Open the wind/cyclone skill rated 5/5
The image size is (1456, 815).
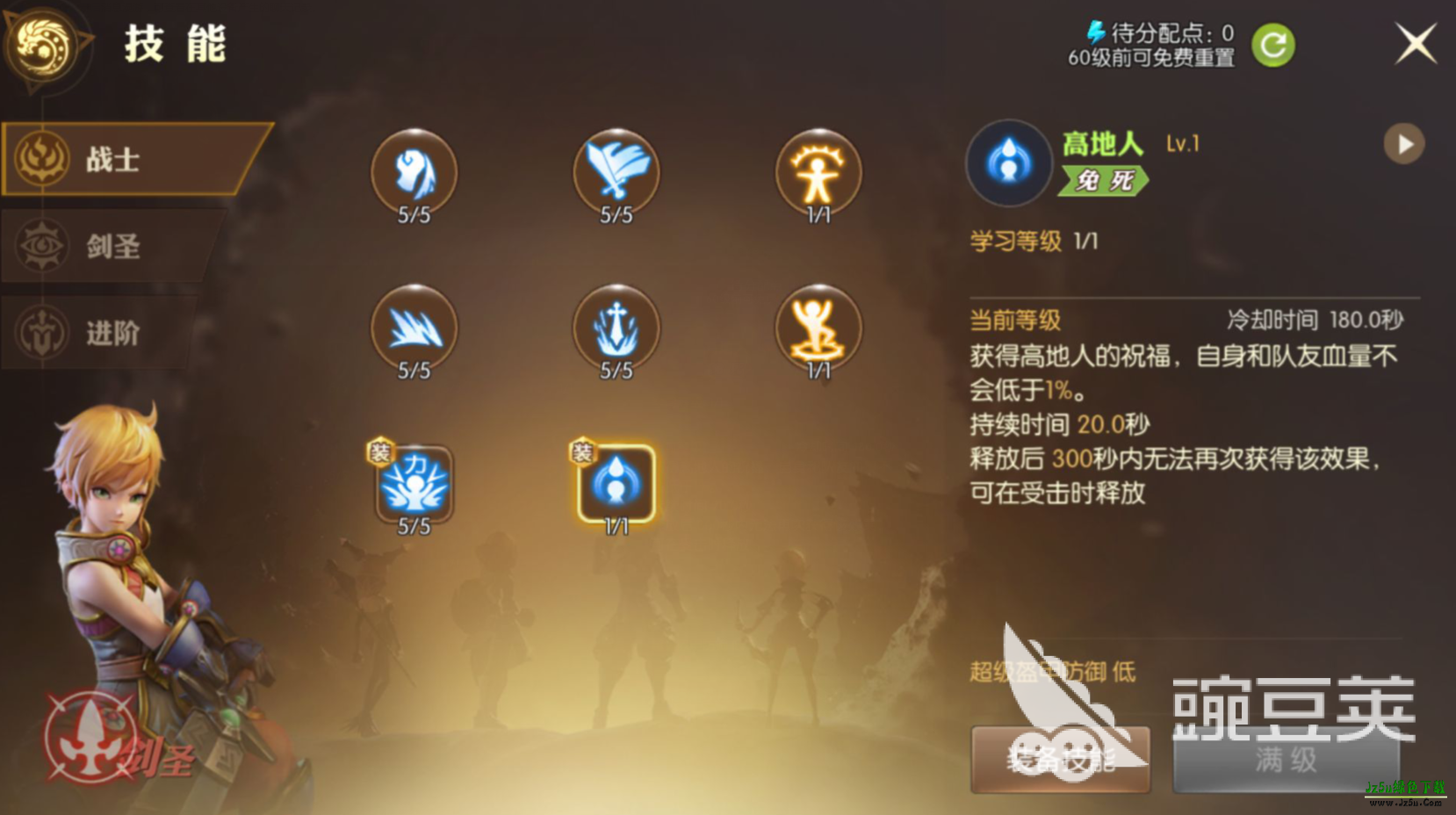414,173
